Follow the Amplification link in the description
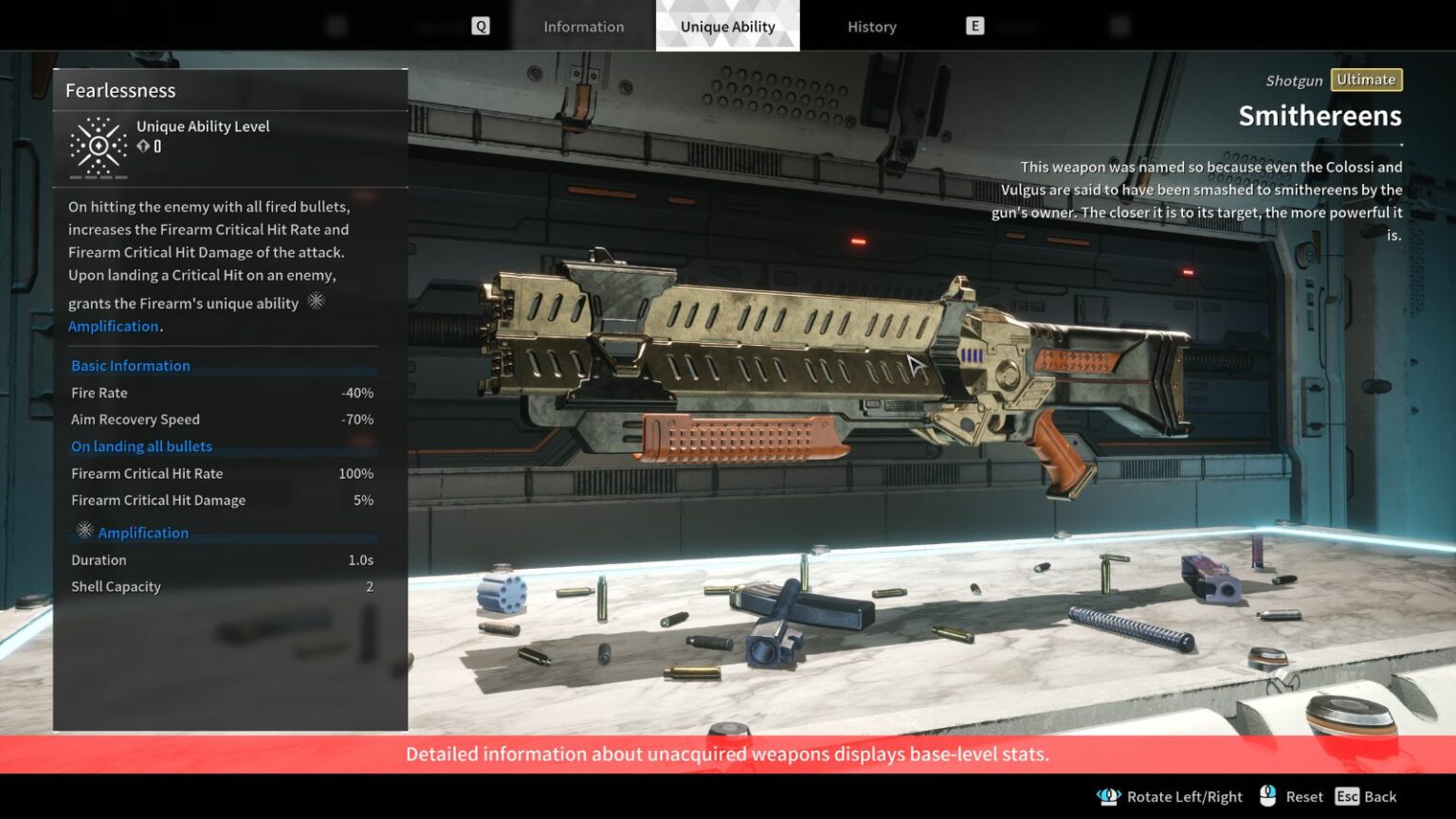The width and height of the screenshot is (1456, 819). (x=113, y=326)
